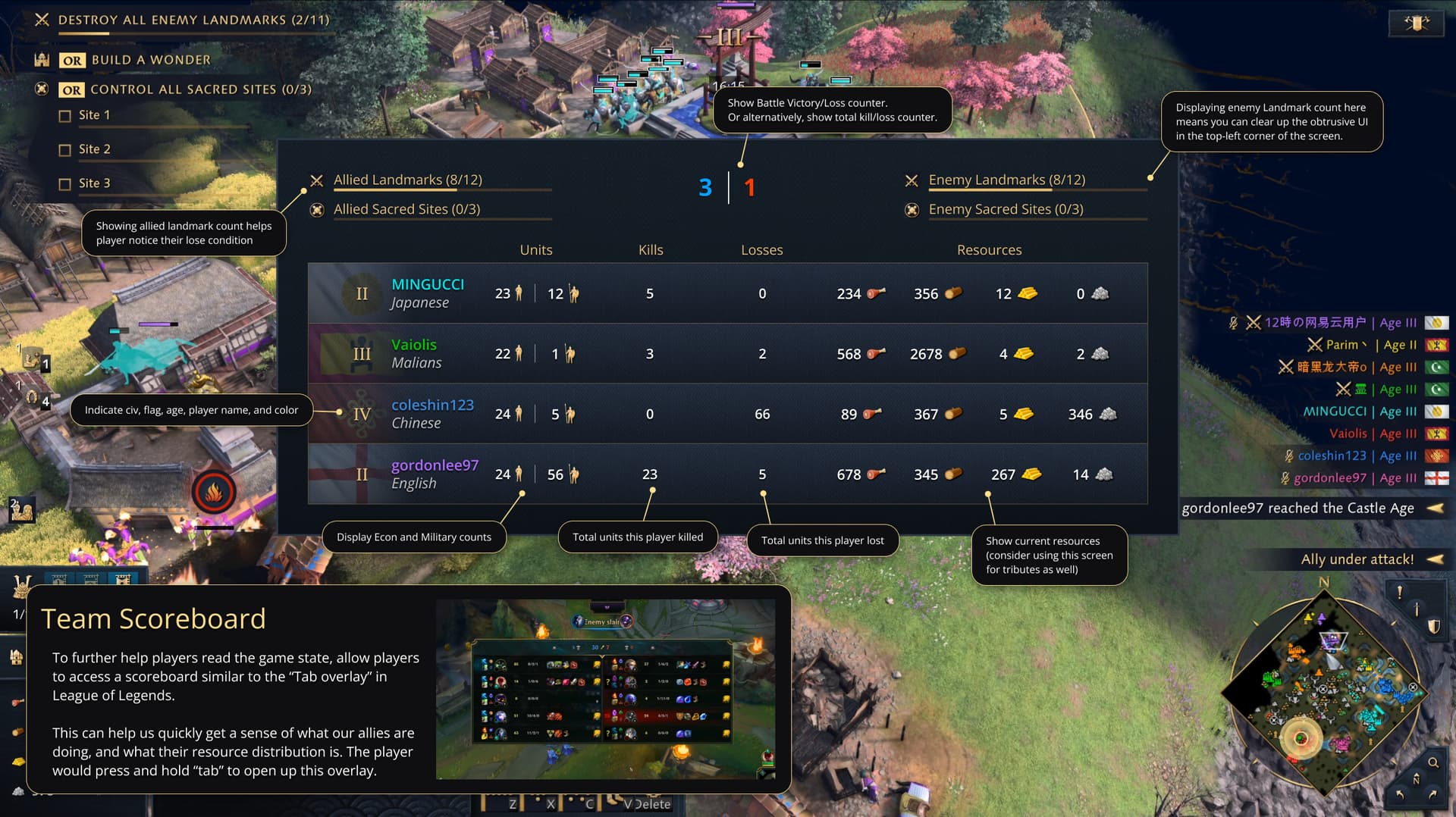Screen dimensions: 1456x817
Task: Tick the Site 2 objective checkbox
Action: pos(65,150)
